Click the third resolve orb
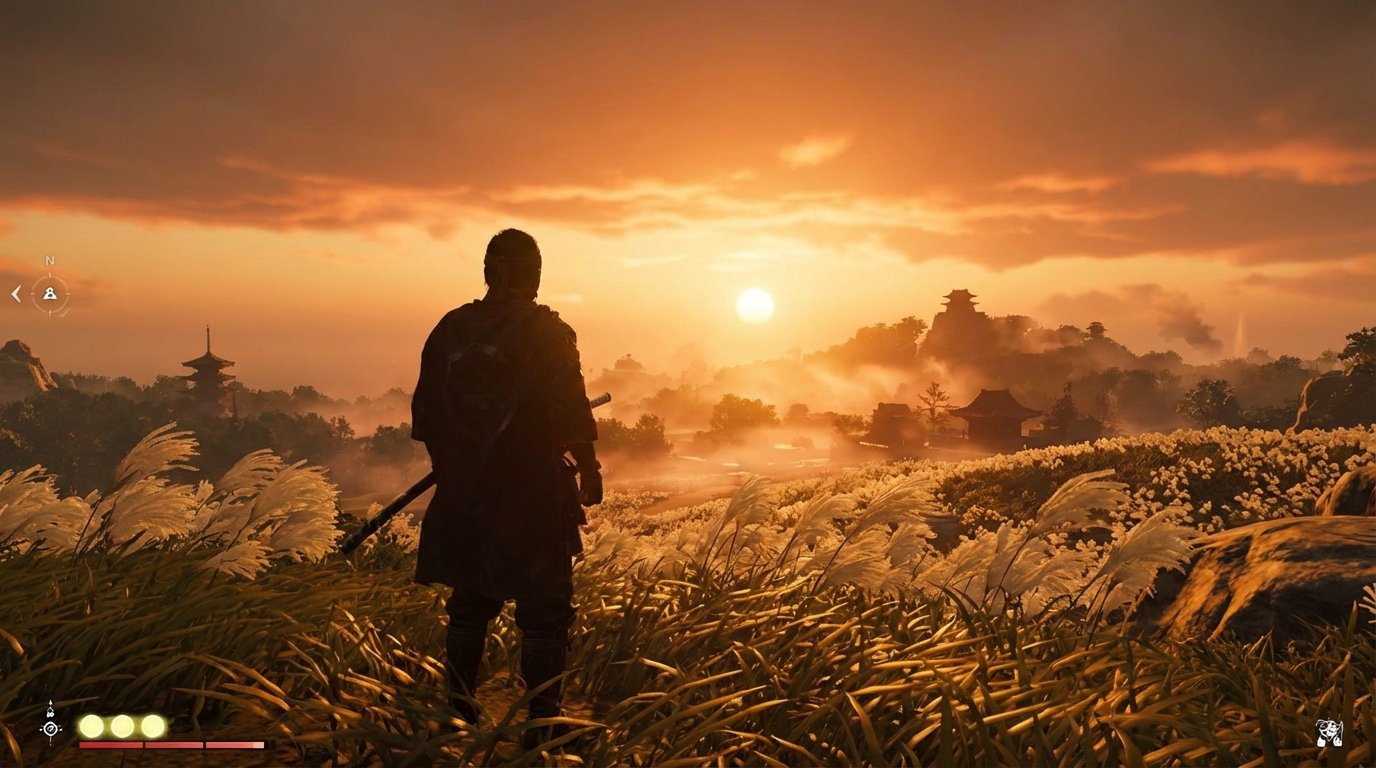Viewport: 1376px width, 768px height. pyautogui.click(x=153, y=725)
